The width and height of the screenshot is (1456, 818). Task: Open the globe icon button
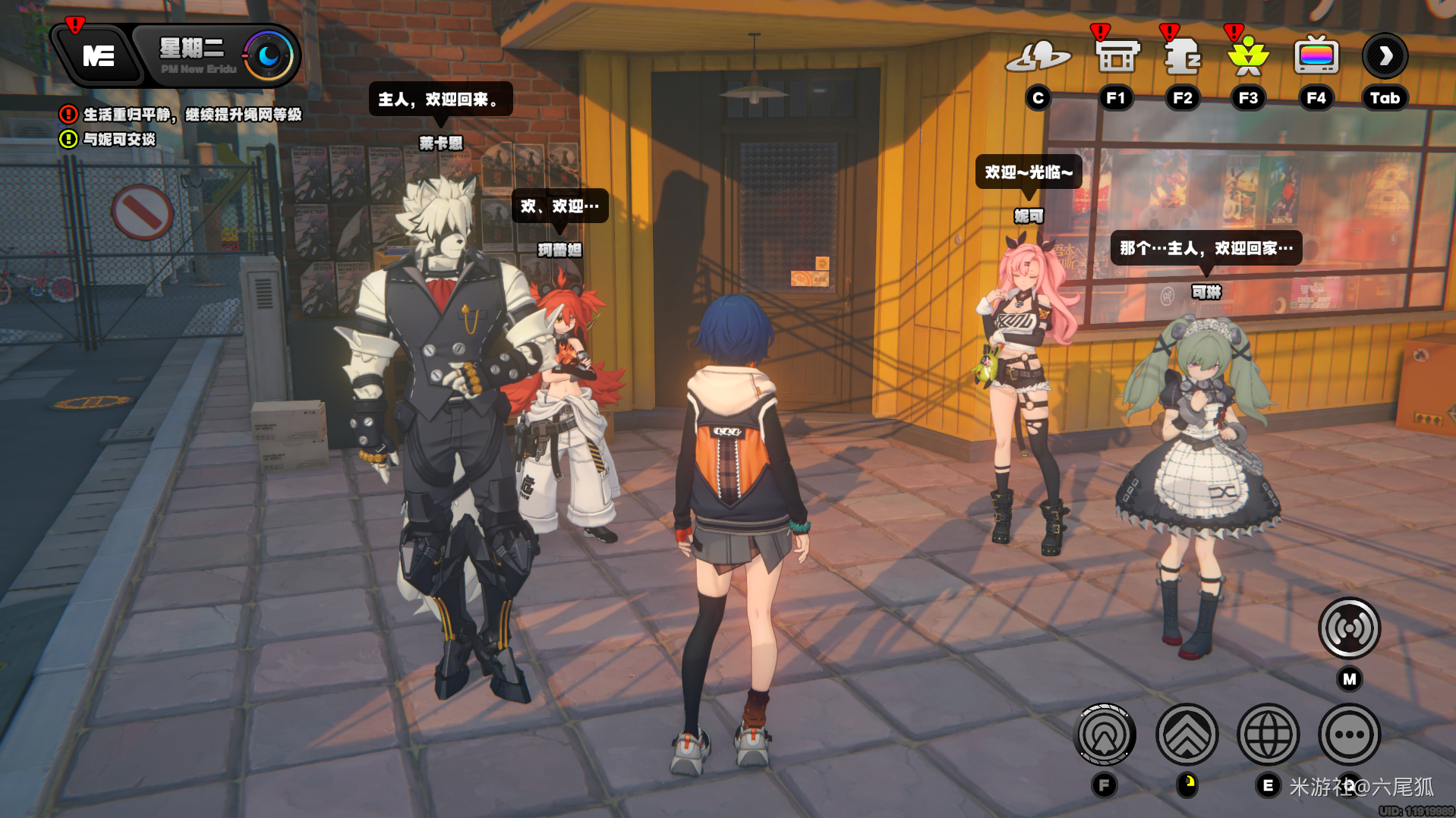click(1268, 734)
